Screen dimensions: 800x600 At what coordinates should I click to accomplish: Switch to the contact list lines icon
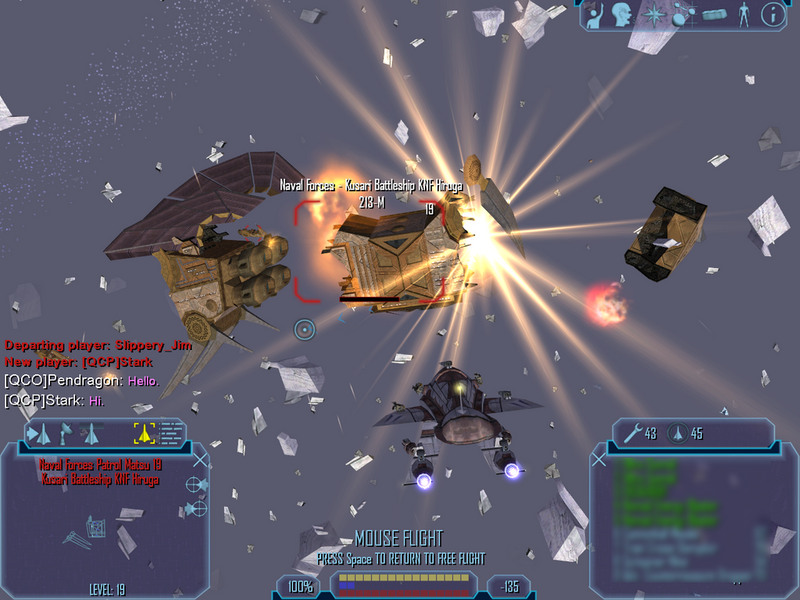[172, 433]
